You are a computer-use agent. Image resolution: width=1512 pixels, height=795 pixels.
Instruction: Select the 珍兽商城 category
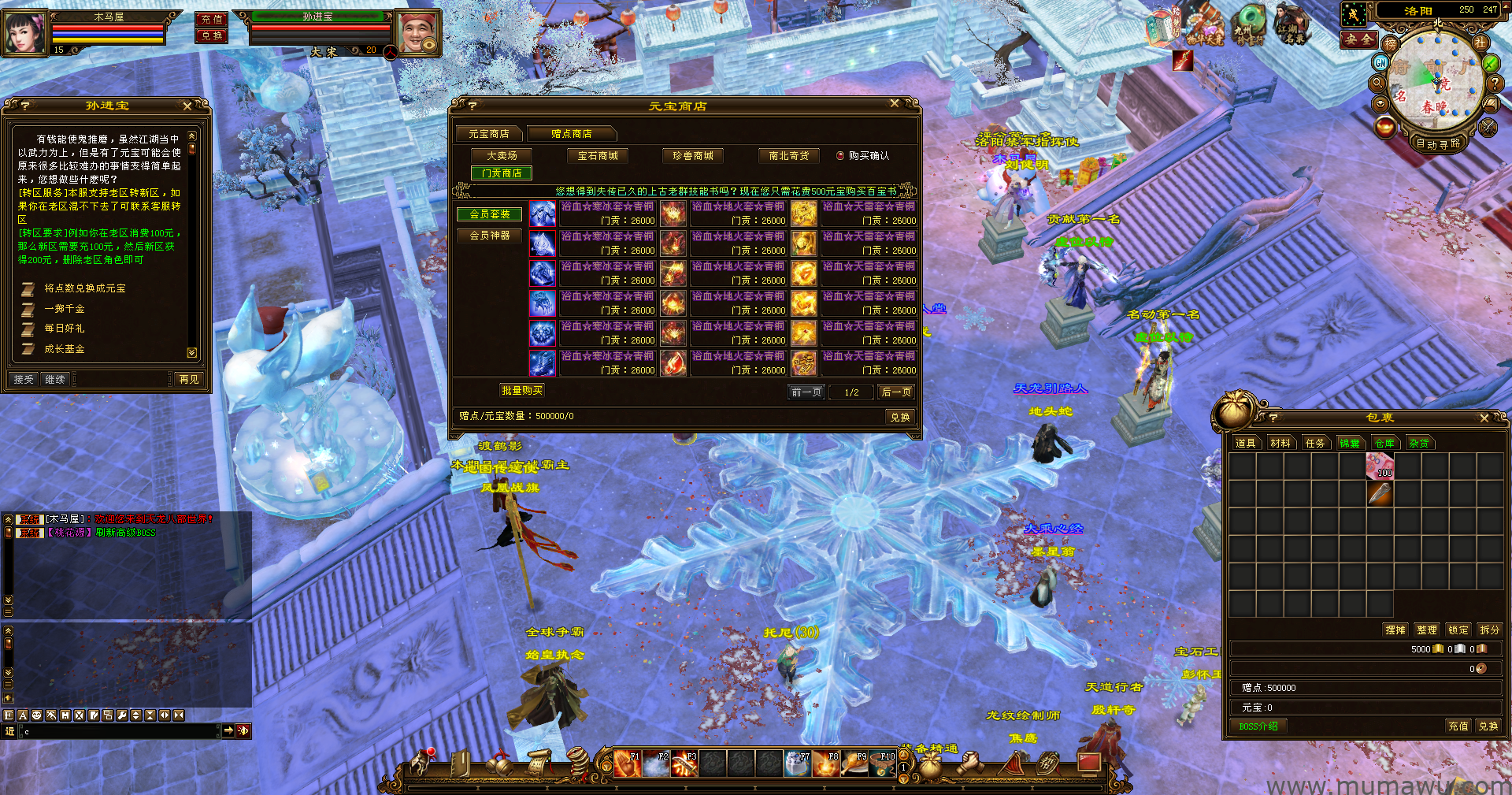693,156
